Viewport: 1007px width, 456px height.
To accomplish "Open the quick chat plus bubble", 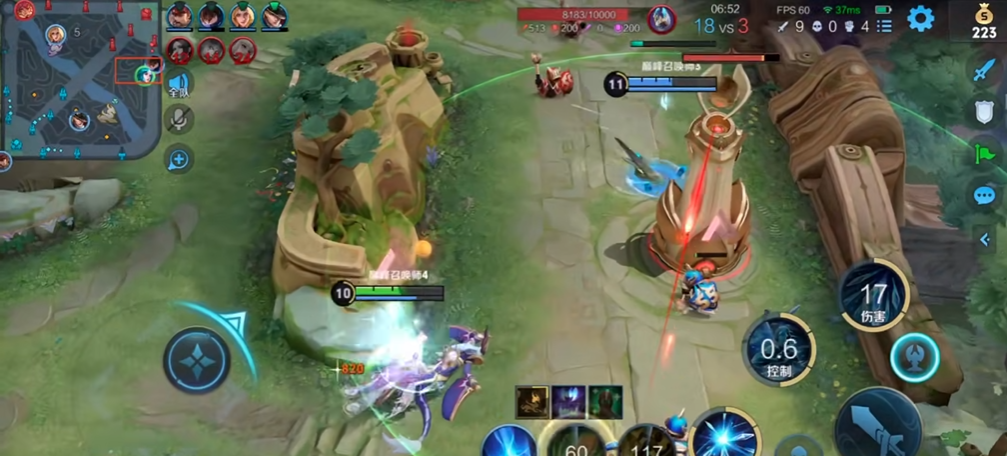I will [179, 158].
